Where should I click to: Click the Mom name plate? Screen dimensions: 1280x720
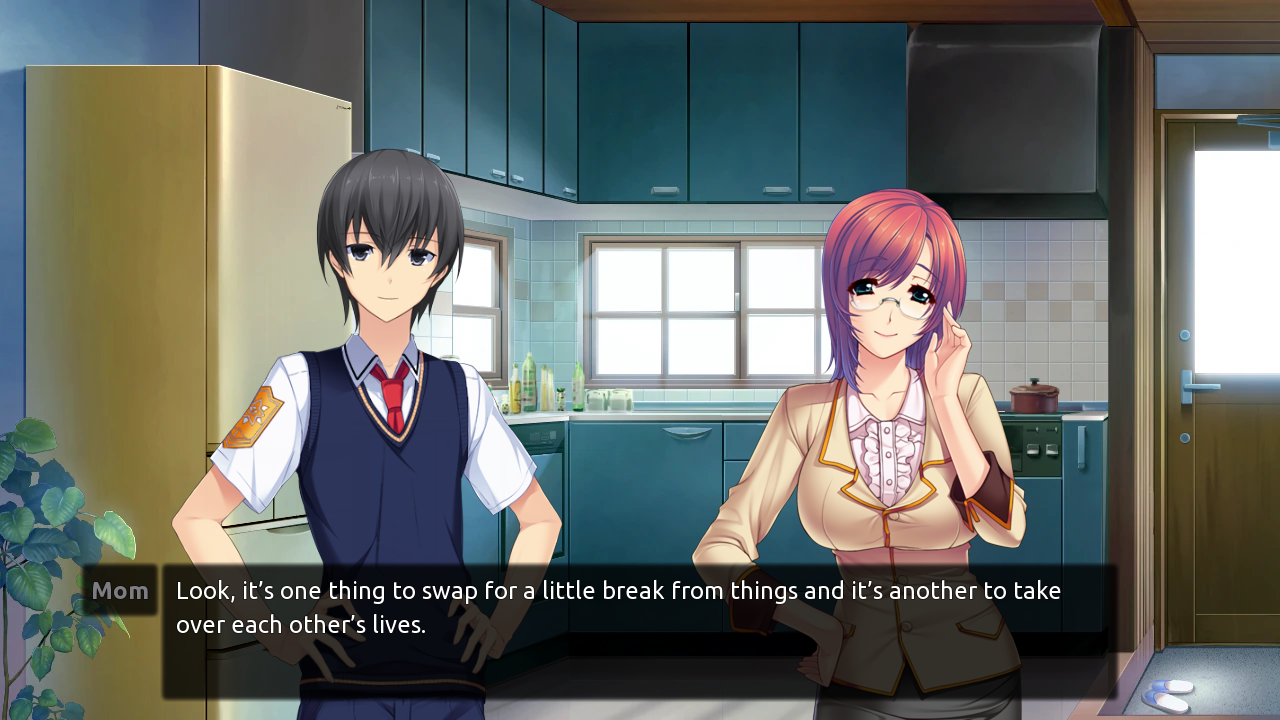tap(119, 590)
